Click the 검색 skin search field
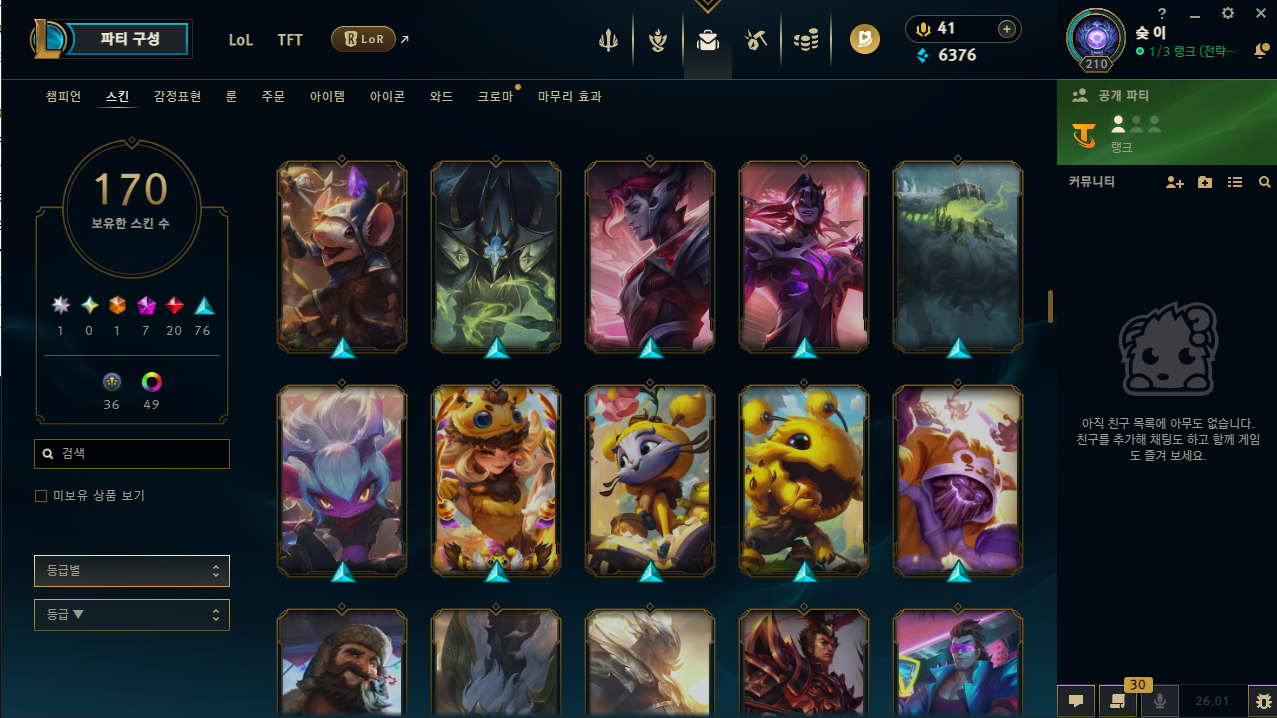The height and width of the screenshot is (718, 1277). [132, 454]
